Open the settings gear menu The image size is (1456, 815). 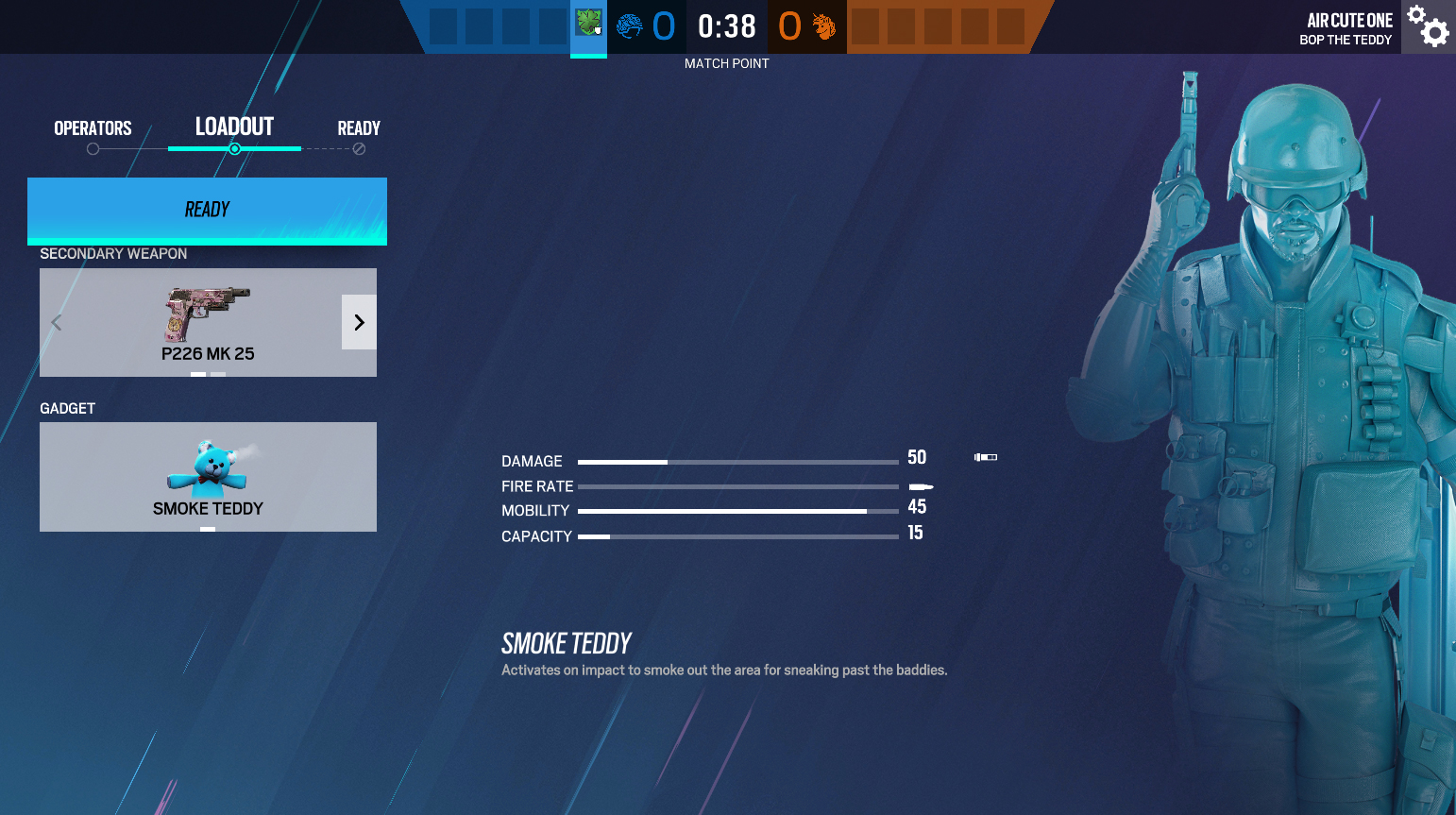[1428, 26]
